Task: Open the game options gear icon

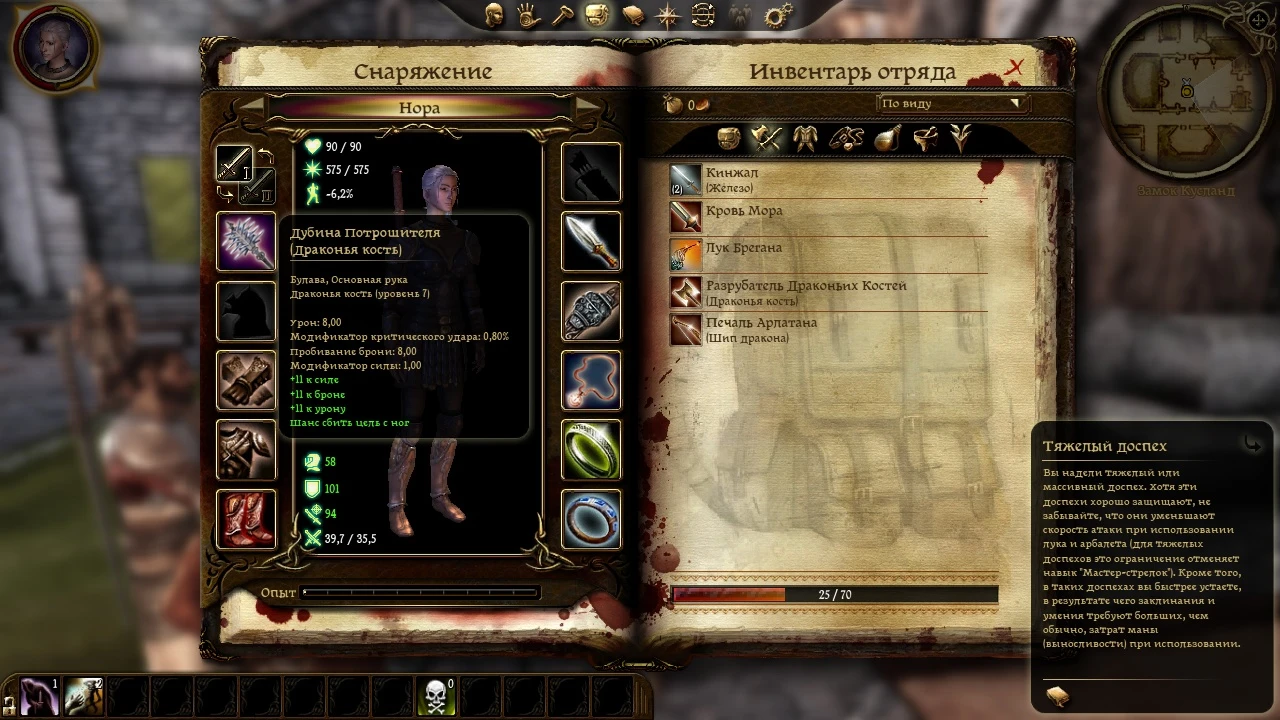Action: tap(775, 15)
